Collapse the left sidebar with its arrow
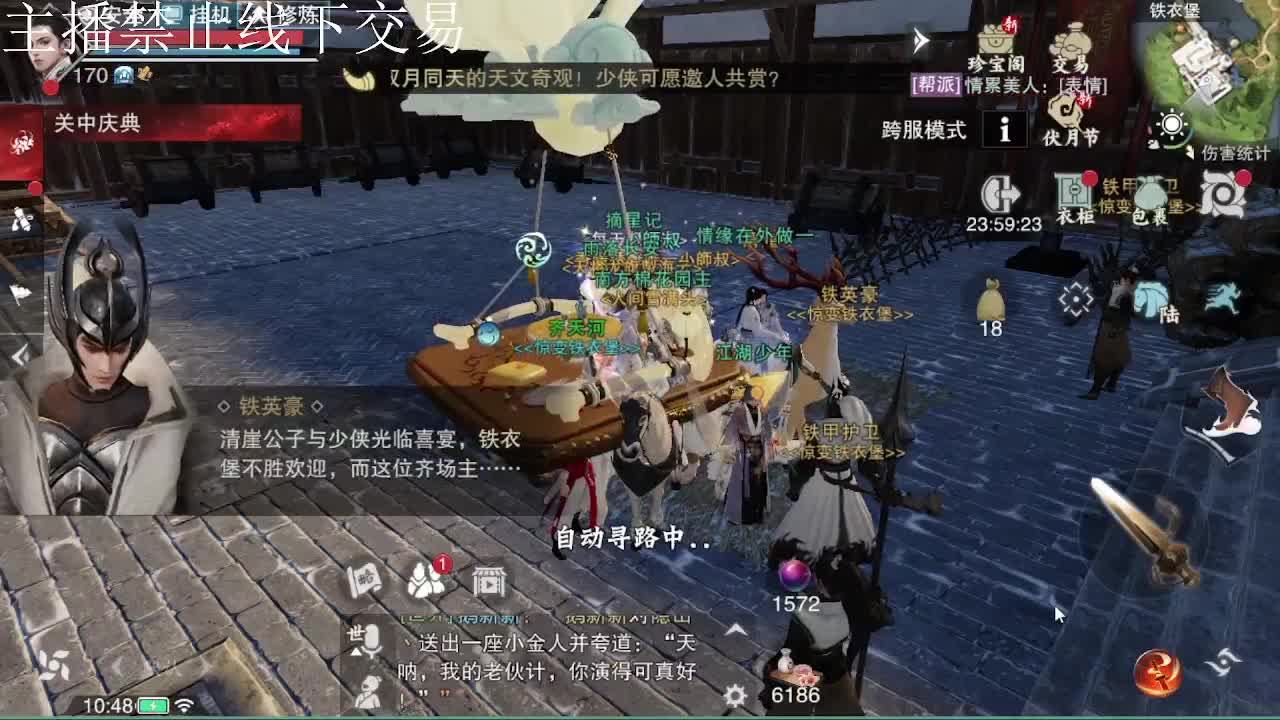The height and width of the screenshot is (720, 1280). coord(20,355)
